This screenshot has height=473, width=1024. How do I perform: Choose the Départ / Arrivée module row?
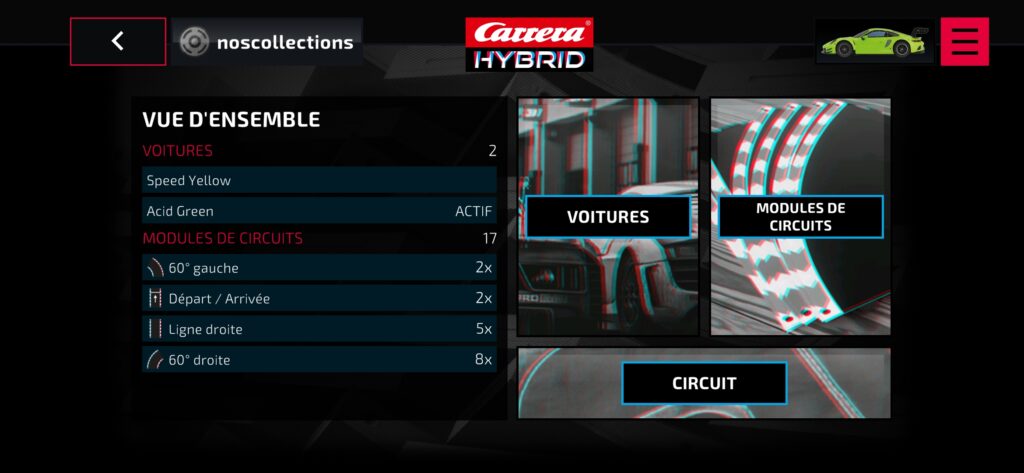(319, 298)
